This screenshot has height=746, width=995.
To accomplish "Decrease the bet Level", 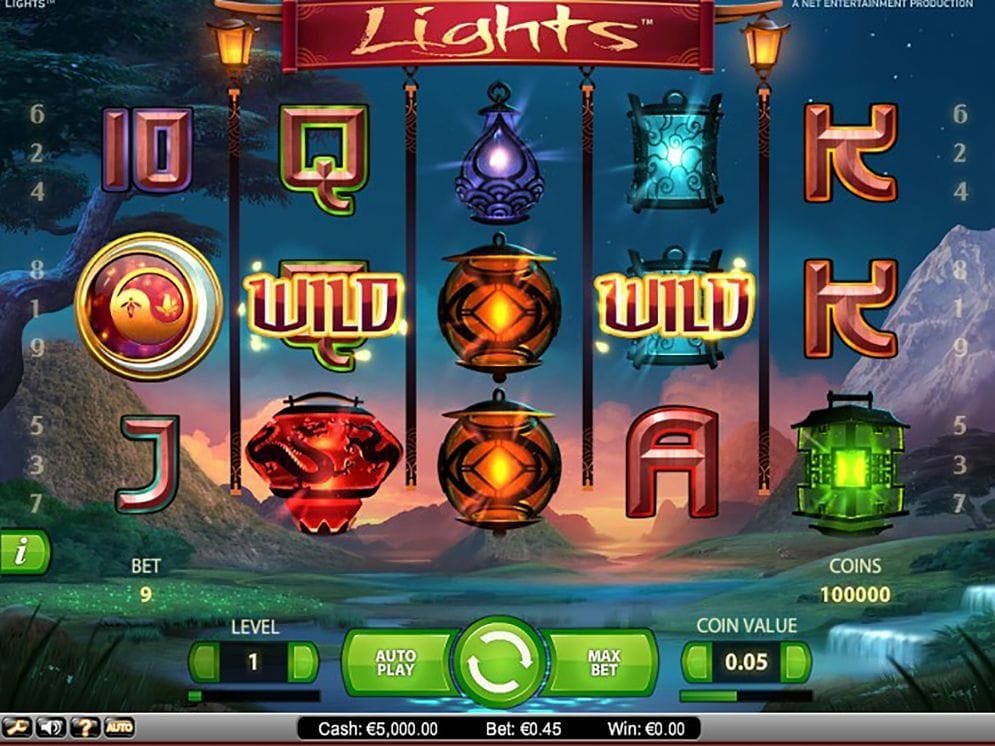I will [204, 662].
